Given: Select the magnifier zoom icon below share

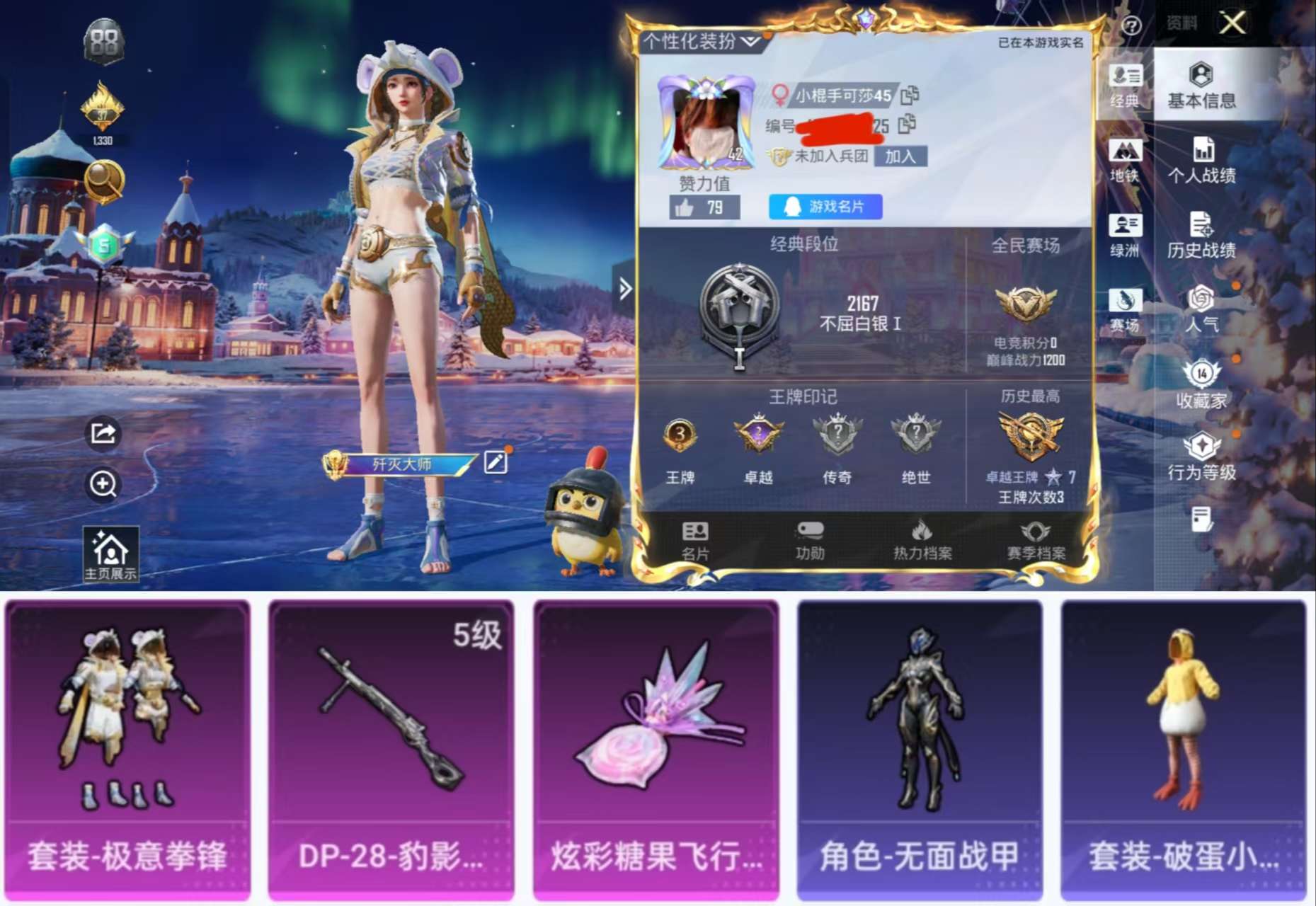Looking at the screenshot, I should (x=101, y=486).
